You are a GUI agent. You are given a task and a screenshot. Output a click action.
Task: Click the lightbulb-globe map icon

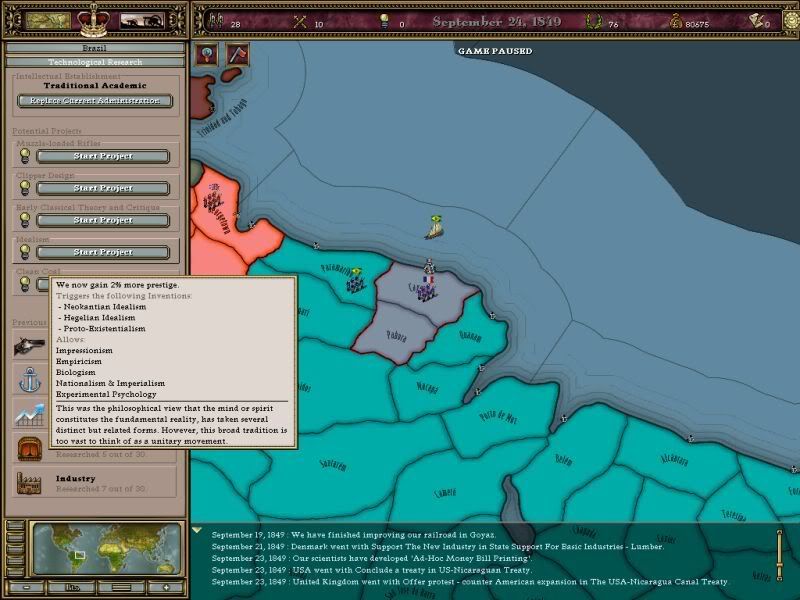pyautogui.click(x=208, y=55)
